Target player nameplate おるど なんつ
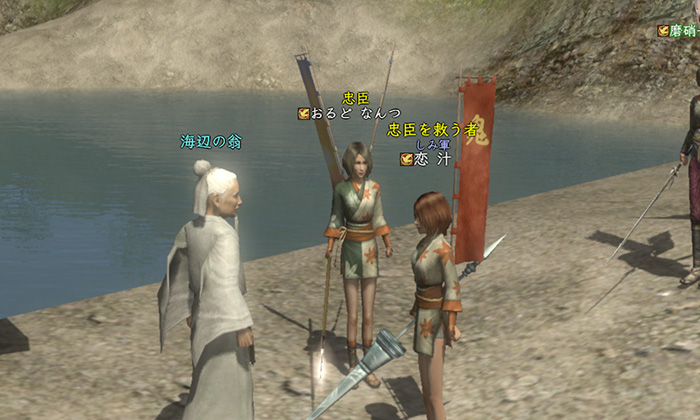 pyautogui.click(x=356, y=114)
